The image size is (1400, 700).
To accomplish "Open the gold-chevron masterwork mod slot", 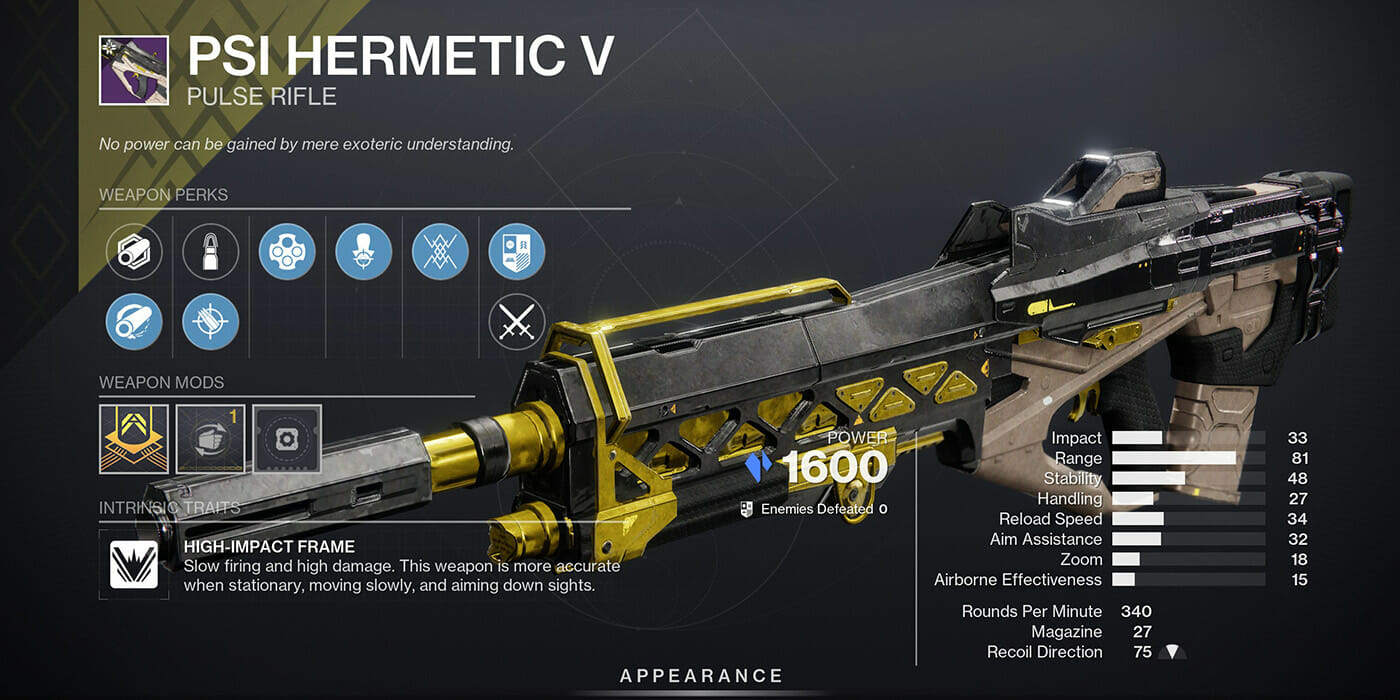I will click(x=134, y=439).
